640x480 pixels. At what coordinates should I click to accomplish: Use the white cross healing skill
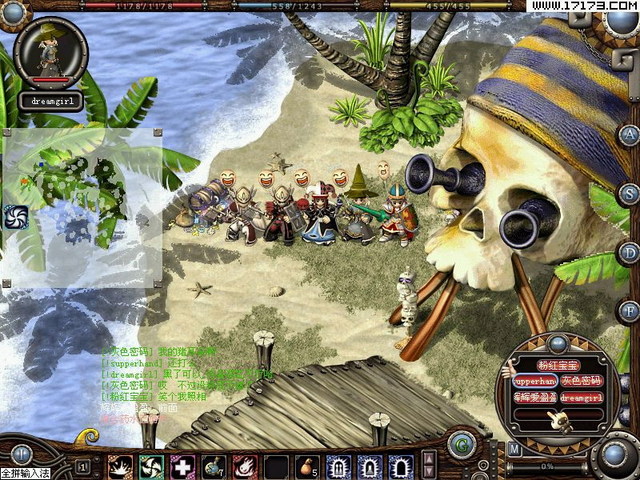coord(183,466)
